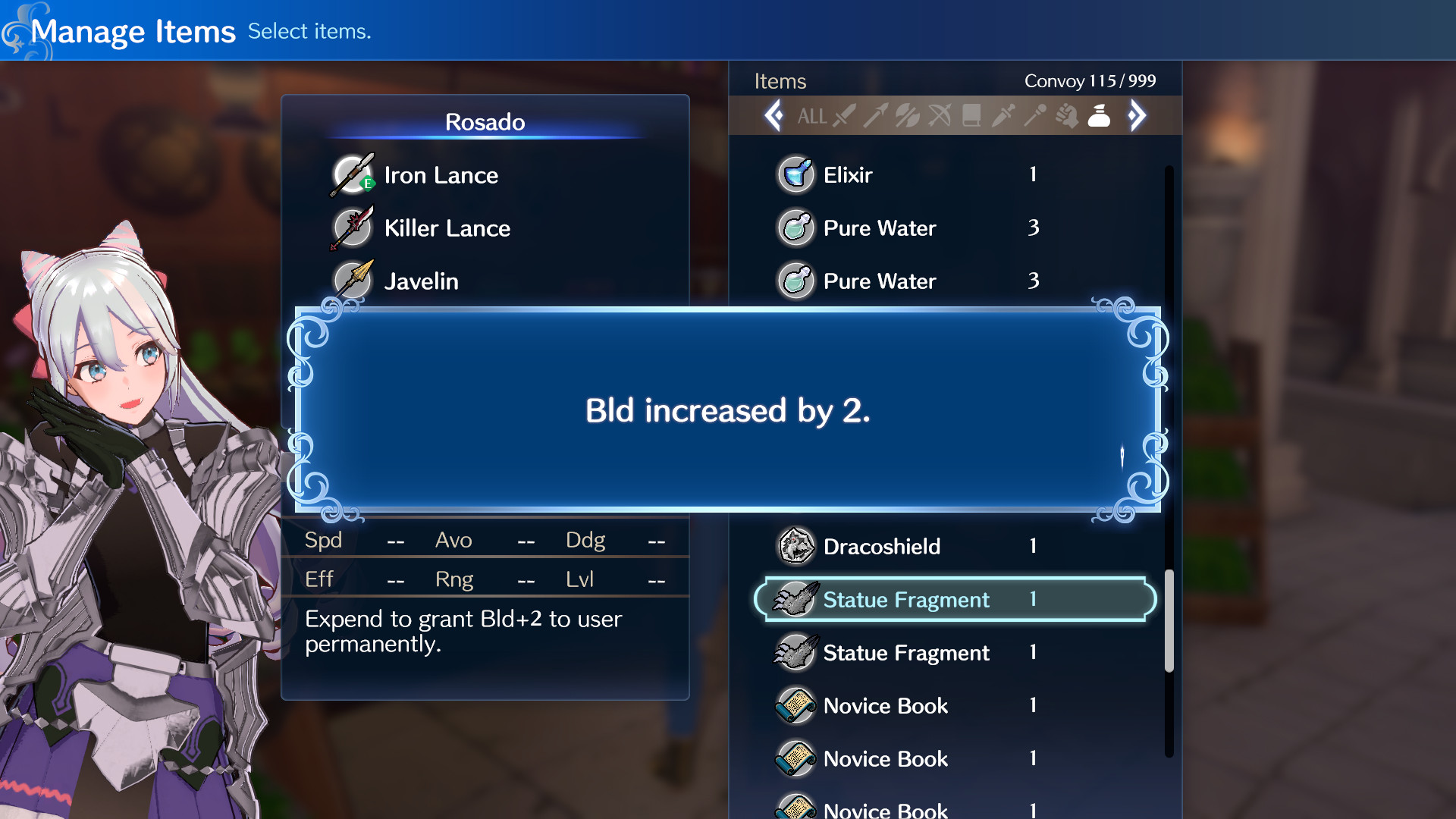Click the Dracoshield item icon
The height and width of the screenshot is (819, 1456).
[x=795, y=546]
